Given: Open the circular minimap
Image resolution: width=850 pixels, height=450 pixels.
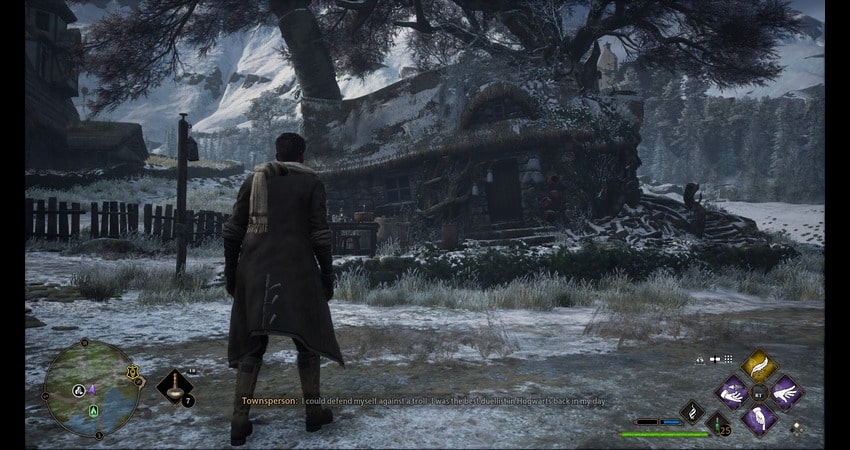Looking at the screenshot, I should point(91,388).
